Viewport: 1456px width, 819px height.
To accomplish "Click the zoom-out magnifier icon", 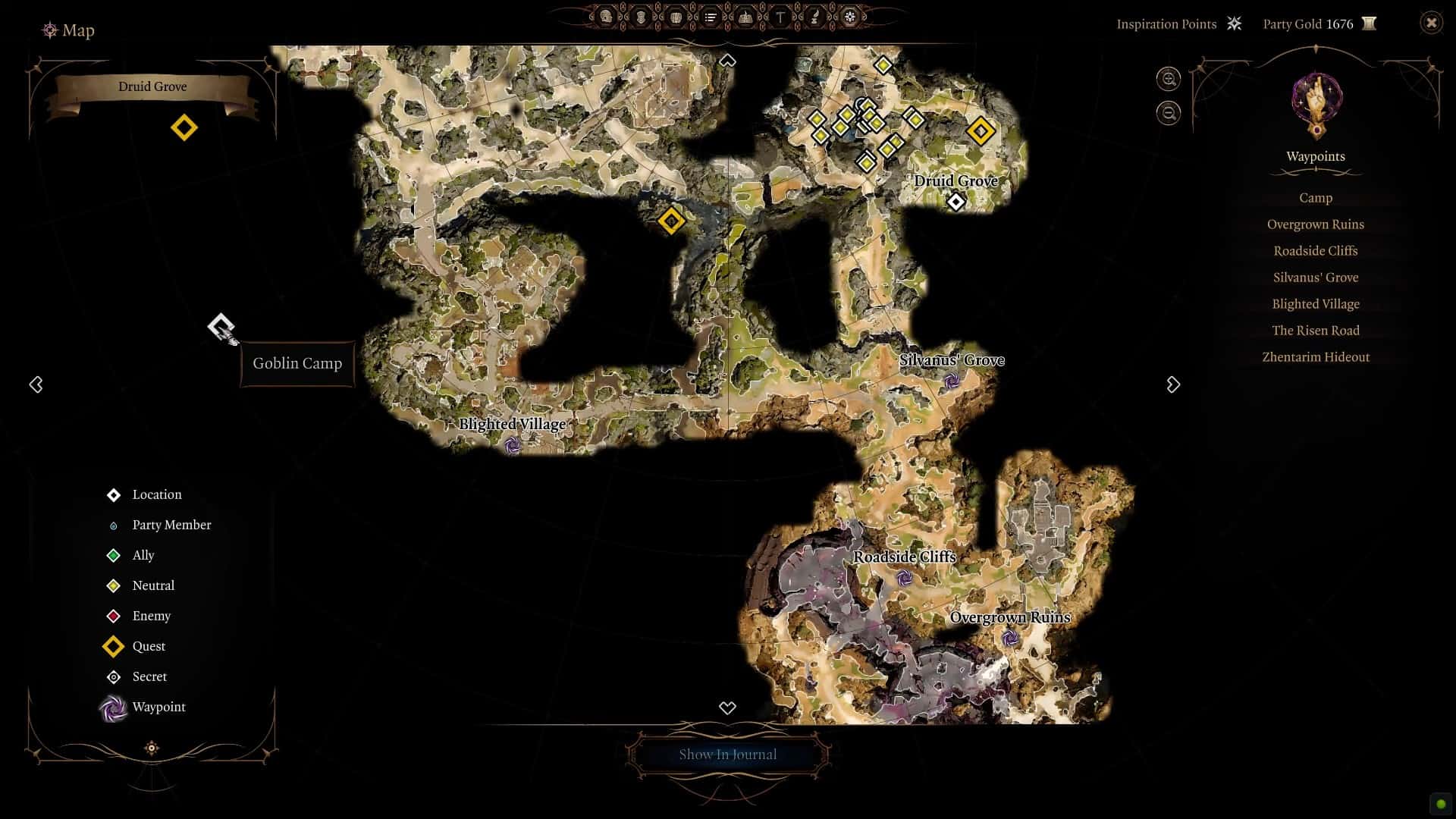I will pyautogui.click(x=1168, y=112).
